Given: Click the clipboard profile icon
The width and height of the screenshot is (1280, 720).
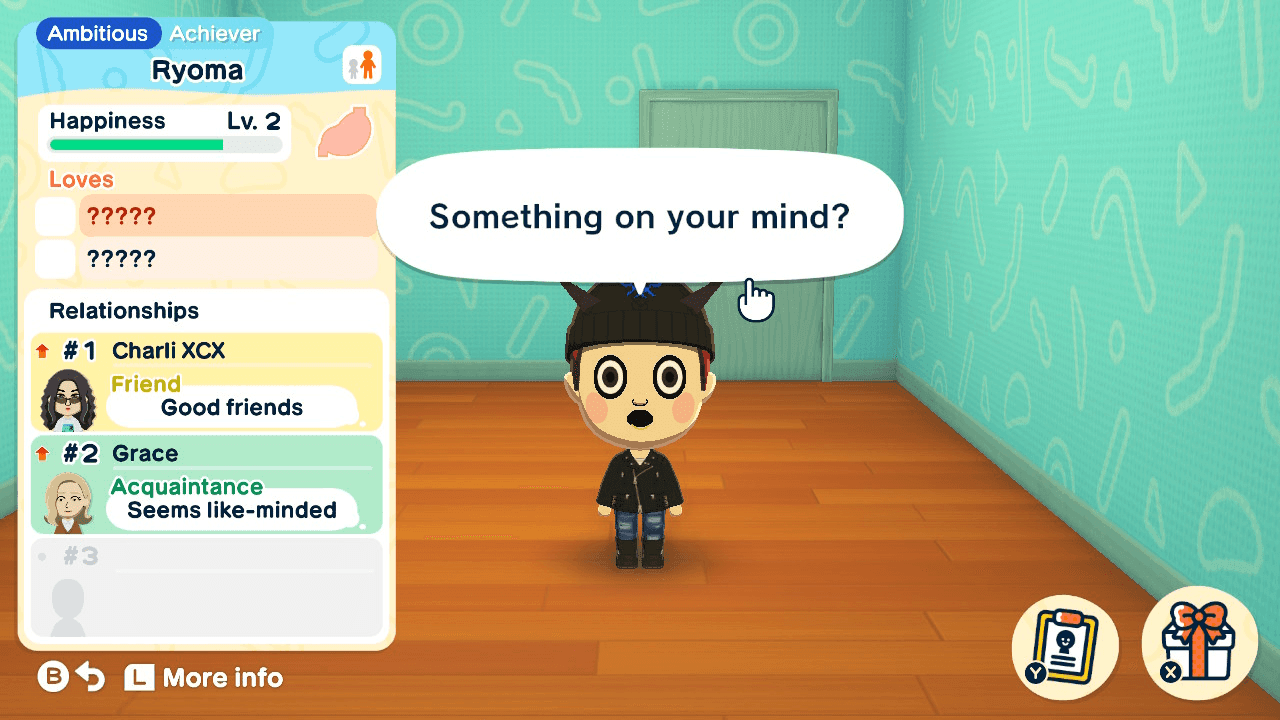Looking at the screenshot, I should [x=1064, y=645].
